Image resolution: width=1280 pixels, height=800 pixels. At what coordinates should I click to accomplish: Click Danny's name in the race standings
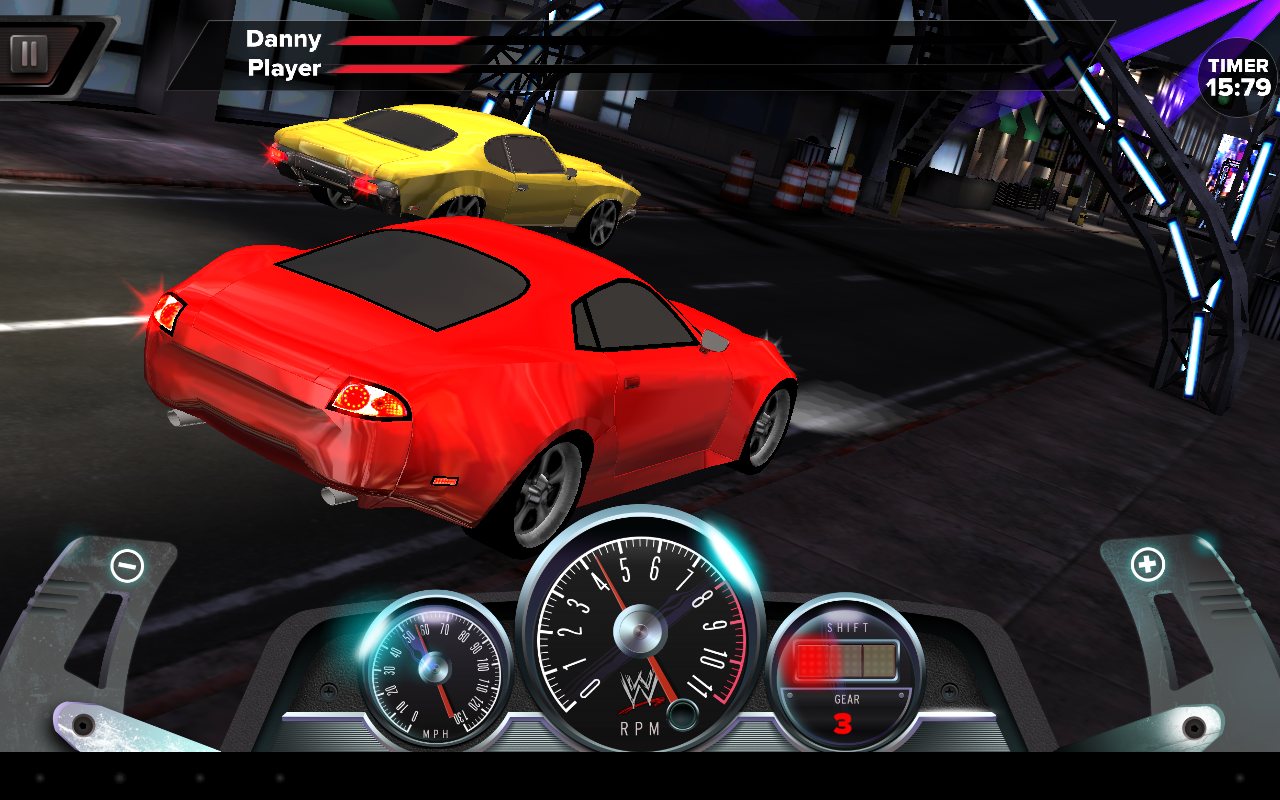point(285,39)
